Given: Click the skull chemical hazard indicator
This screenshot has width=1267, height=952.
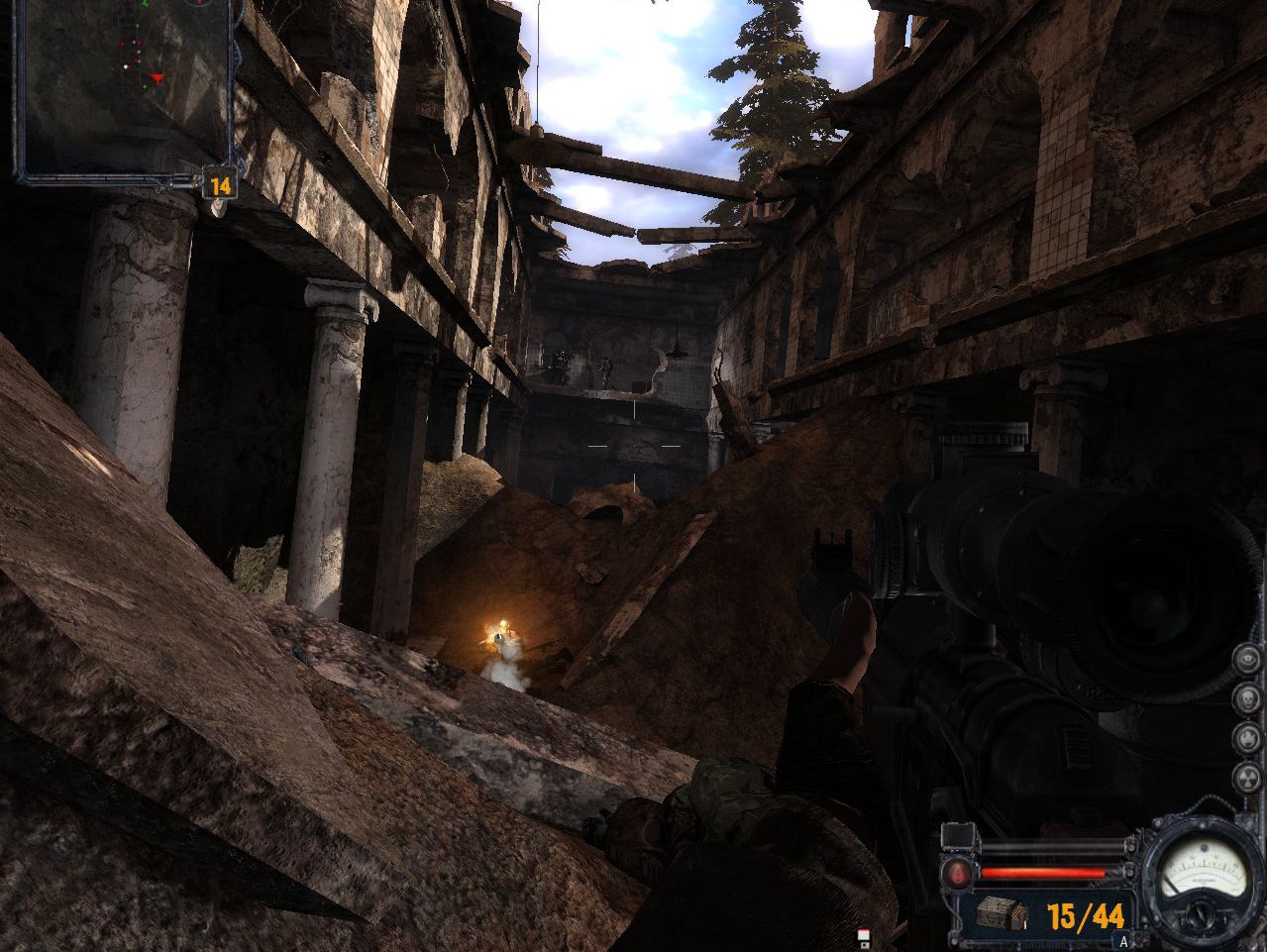Looking at the screenshot, I should tap(1247, 699).
